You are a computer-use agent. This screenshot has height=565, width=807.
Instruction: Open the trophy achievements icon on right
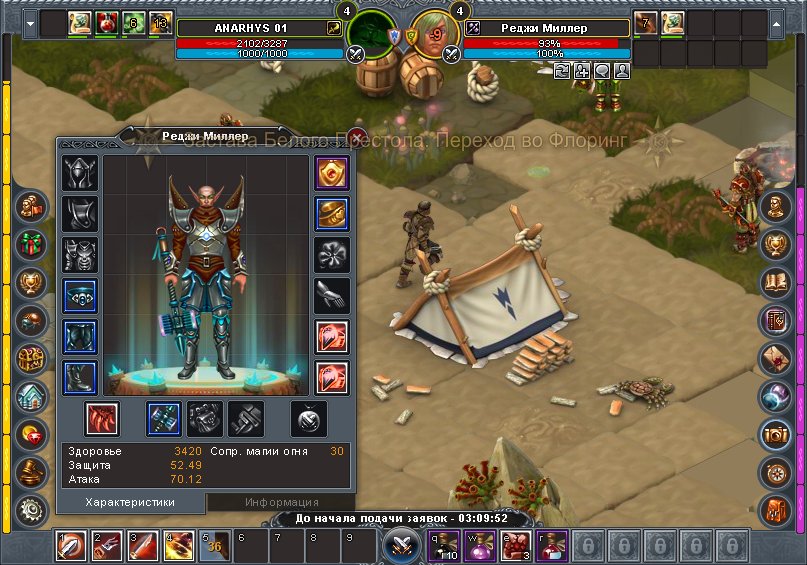point(775,244)
